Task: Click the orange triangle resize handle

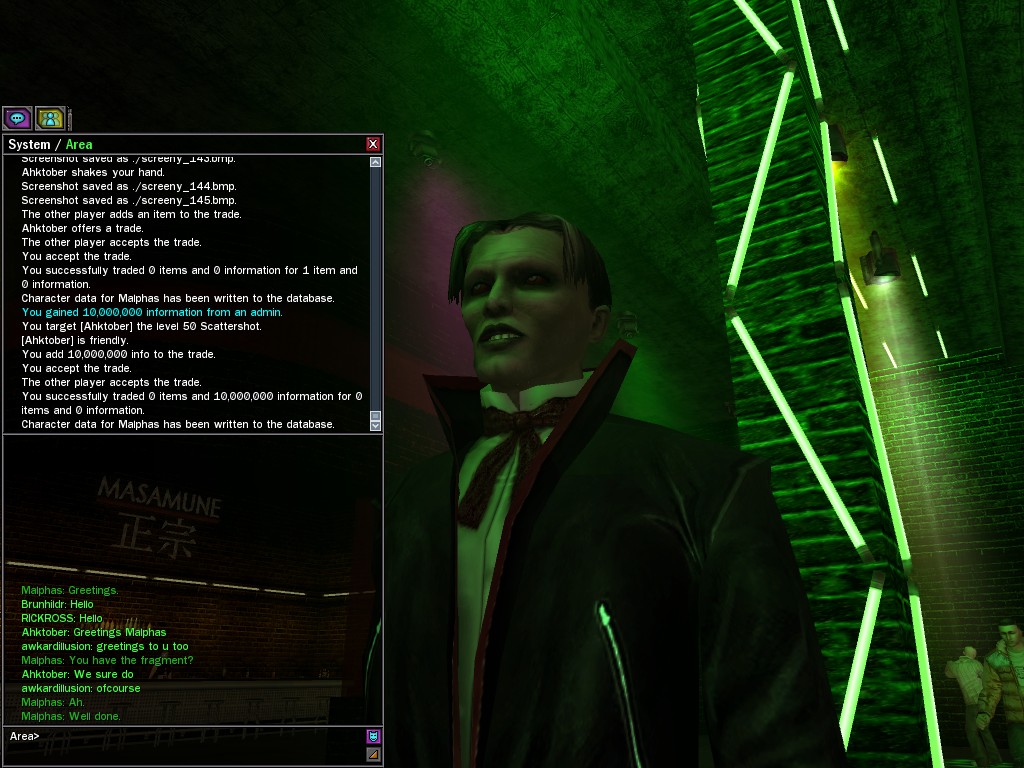Action: click(373, 754)
